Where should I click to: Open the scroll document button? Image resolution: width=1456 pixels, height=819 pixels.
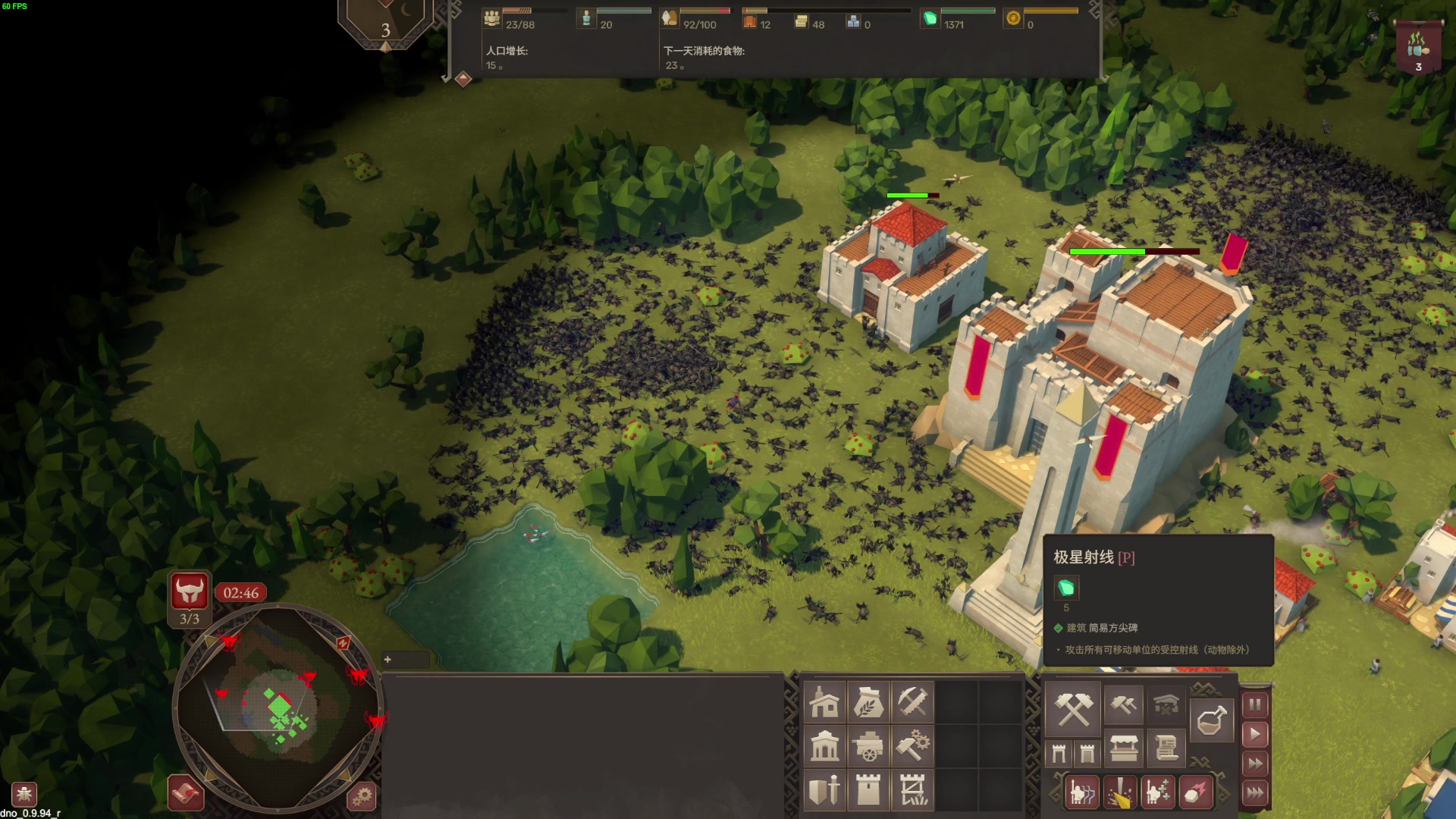pos(1166,750)
